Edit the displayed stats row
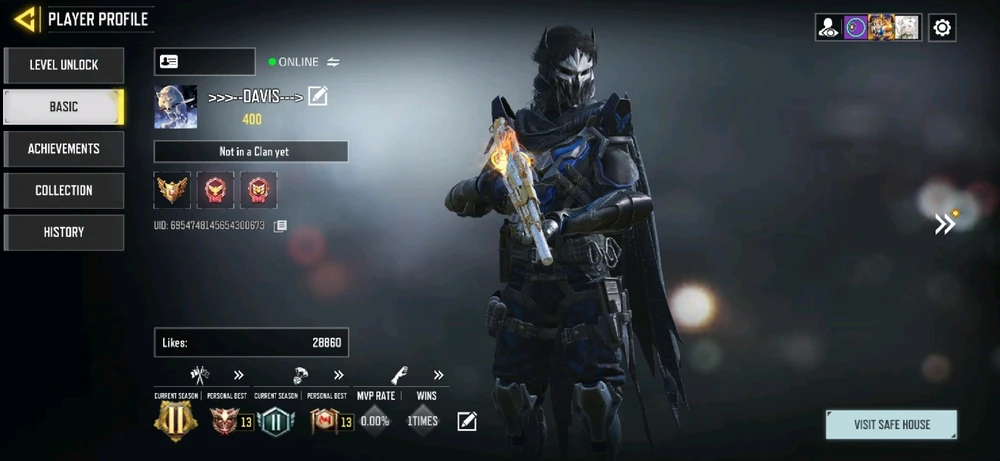1000x461 pixels. 466,421
